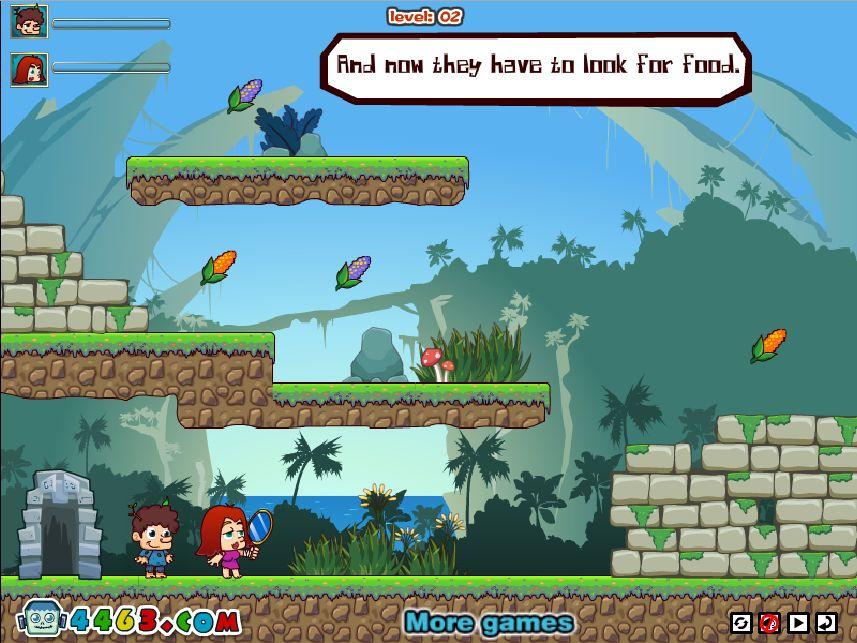
Task: Select the brown-haired boy portrait
Action: click(29, 22)
